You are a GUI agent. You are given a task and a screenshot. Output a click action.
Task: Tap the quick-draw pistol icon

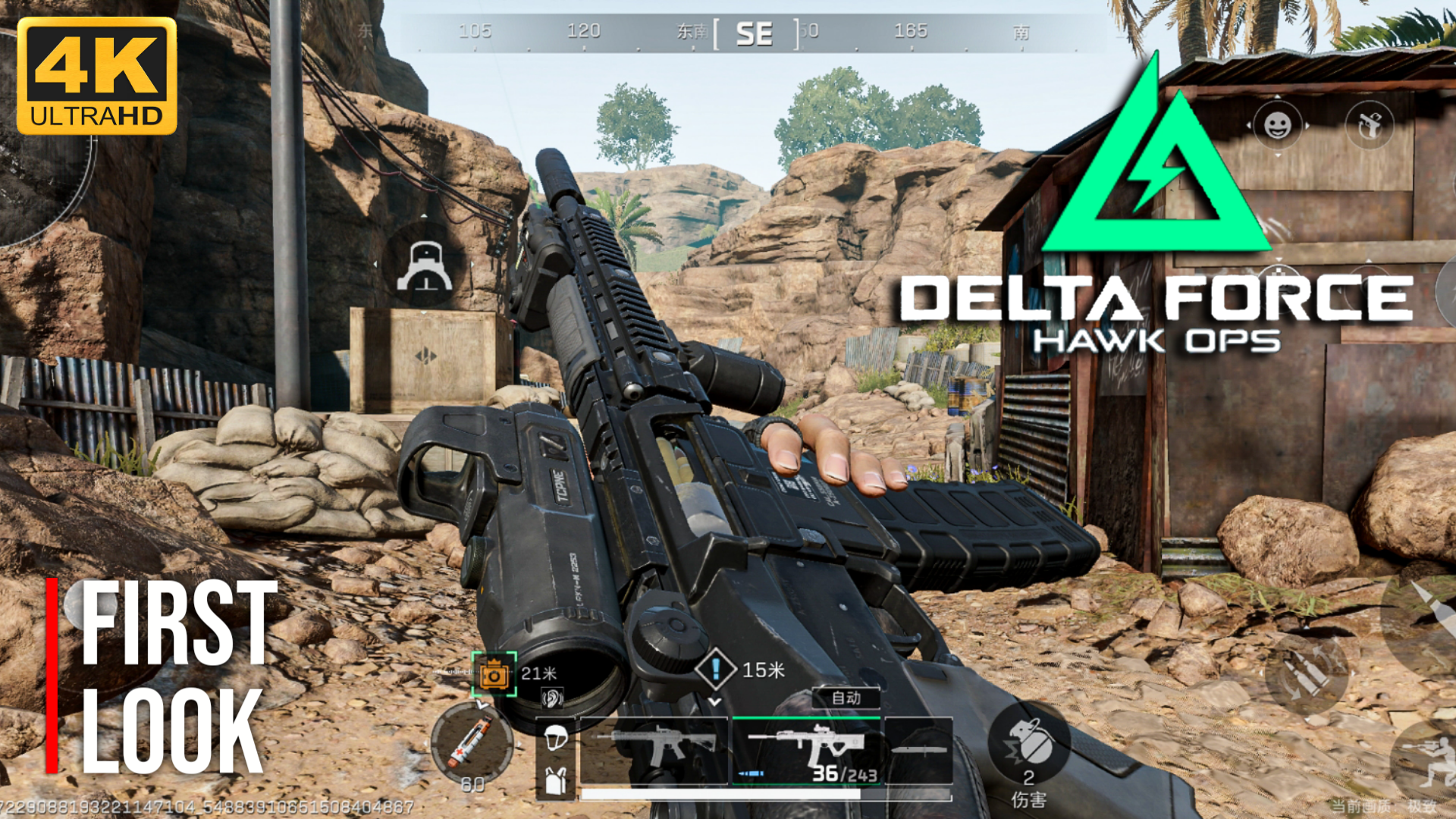1369,125
